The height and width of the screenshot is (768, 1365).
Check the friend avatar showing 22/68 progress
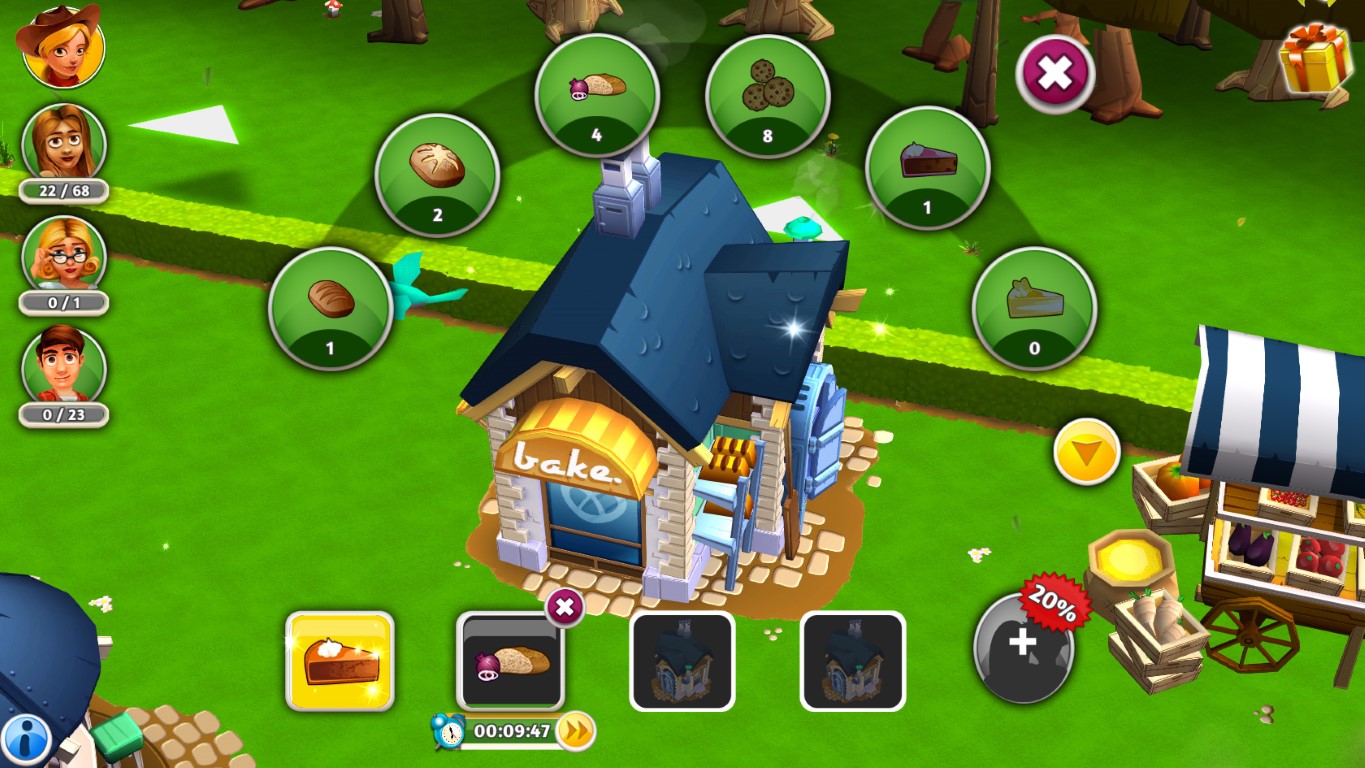(x=63, y=144)
